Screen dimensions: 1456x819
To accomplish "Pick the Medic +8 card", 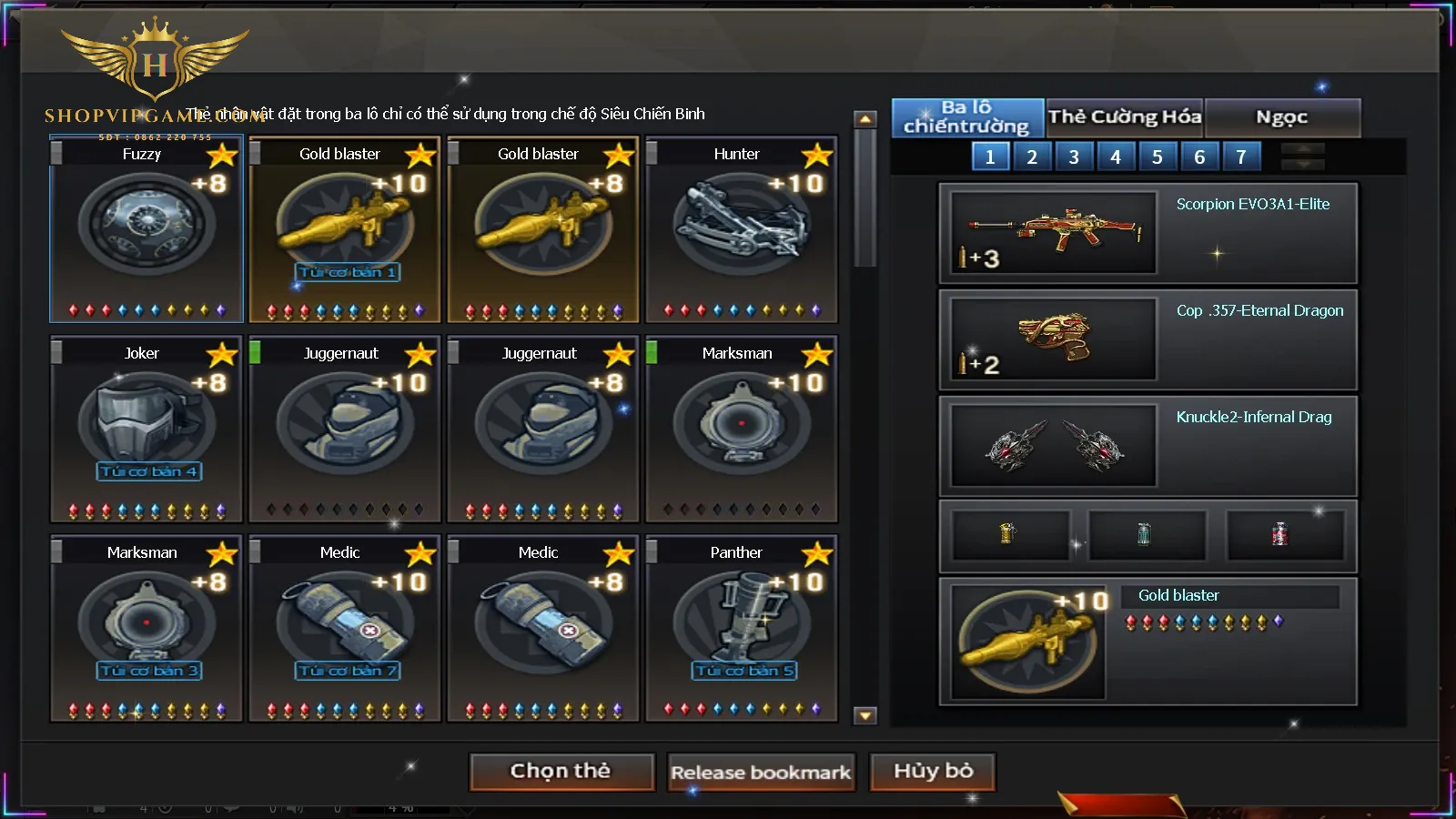I will pos(542,628).
